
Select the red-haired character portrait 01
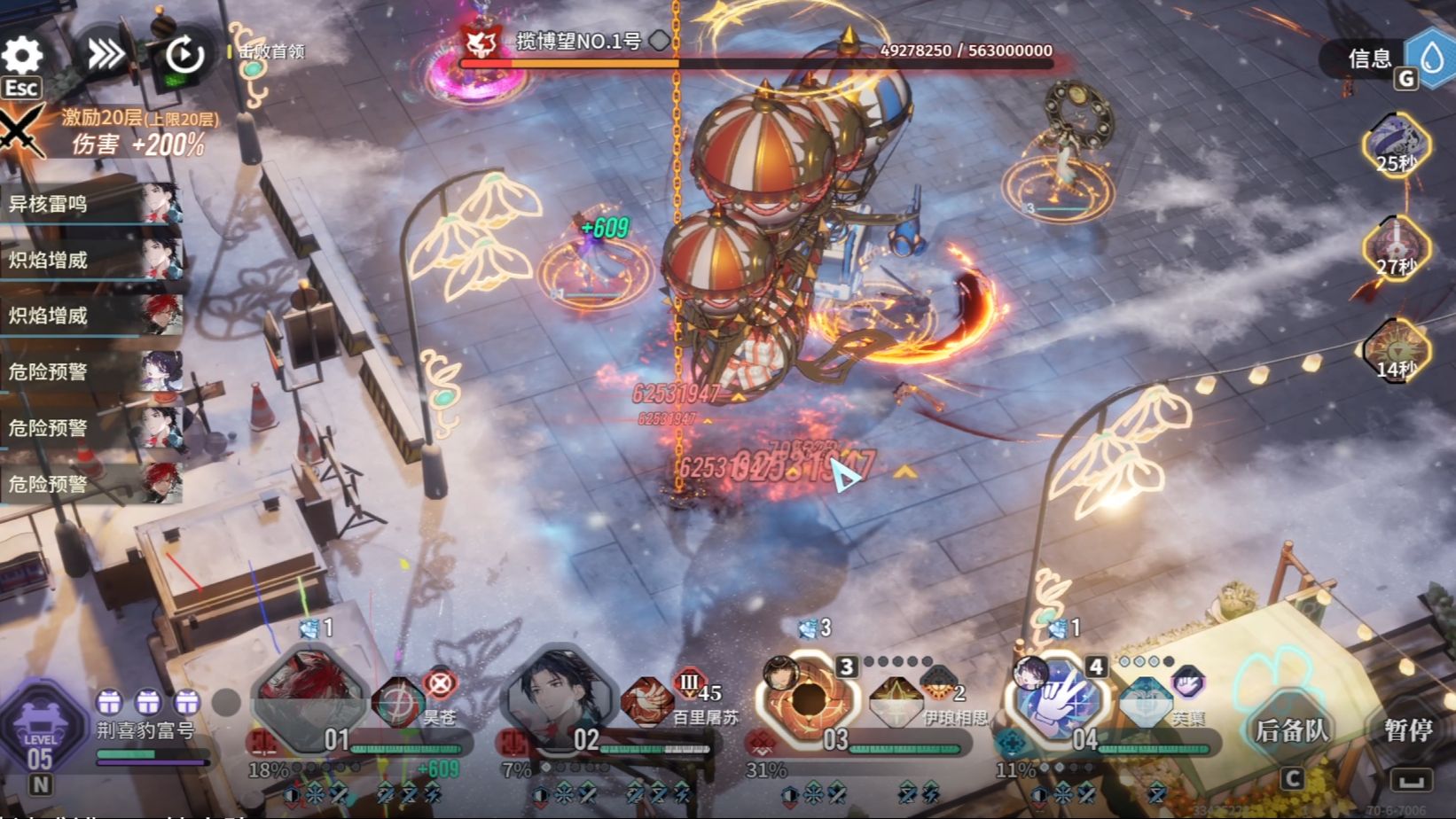(309, 694)
